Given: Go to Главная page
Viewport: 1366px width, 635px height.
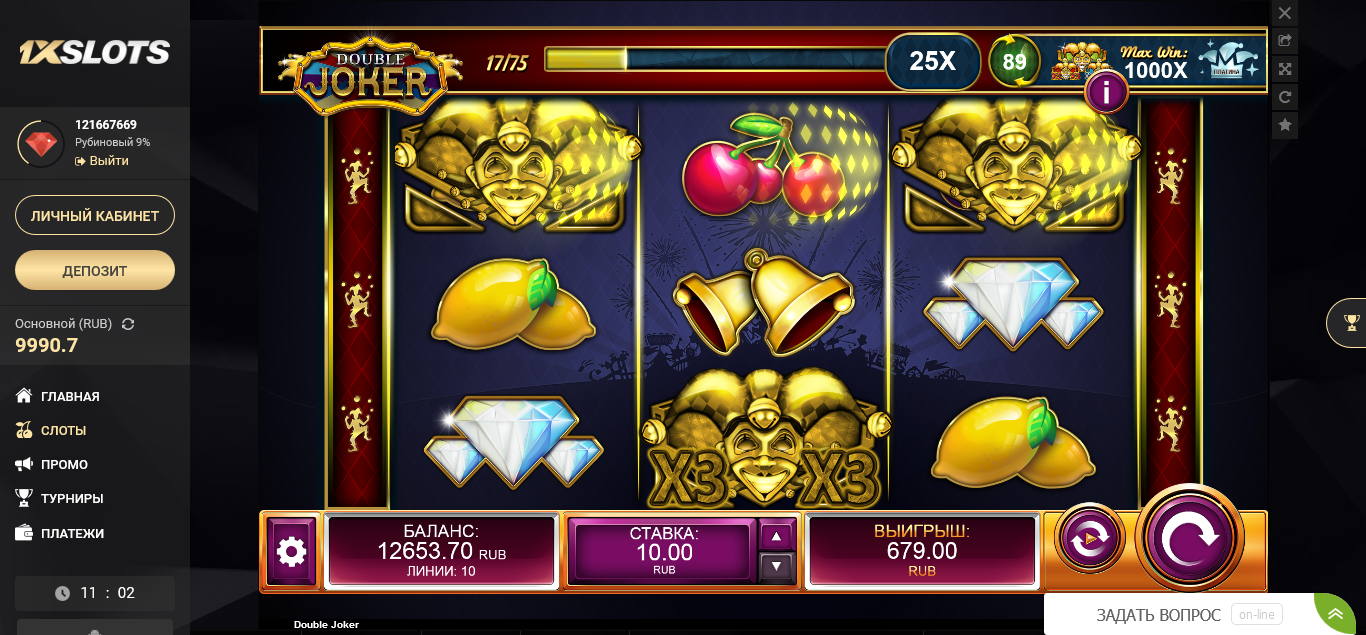Looking at the screenshot, I should 70,397.
